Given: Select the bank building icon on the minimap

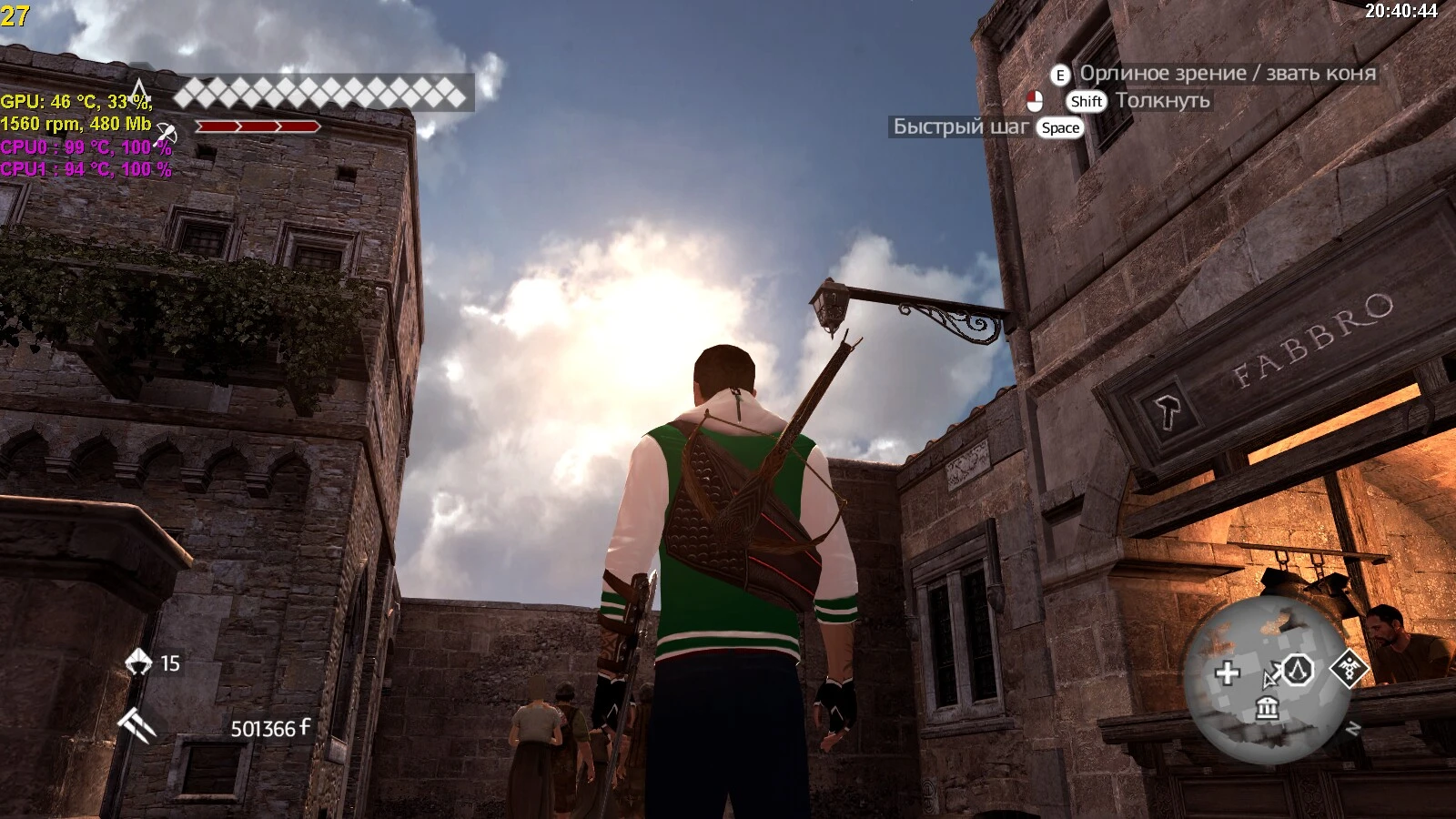Looking at the screenshot, I should point(1267,708).
